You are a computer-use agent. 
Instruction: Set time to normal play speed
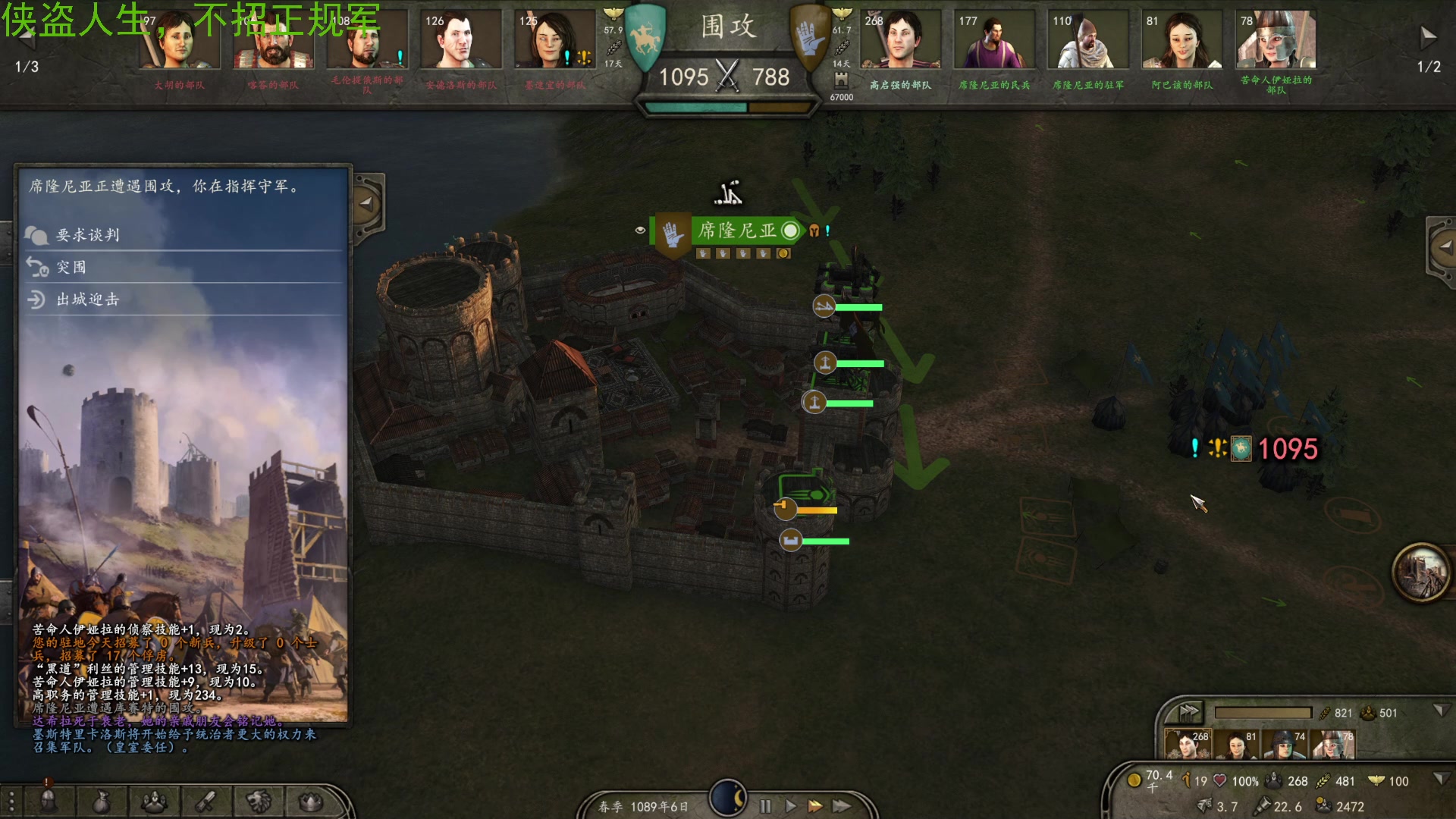pos(790,806)
